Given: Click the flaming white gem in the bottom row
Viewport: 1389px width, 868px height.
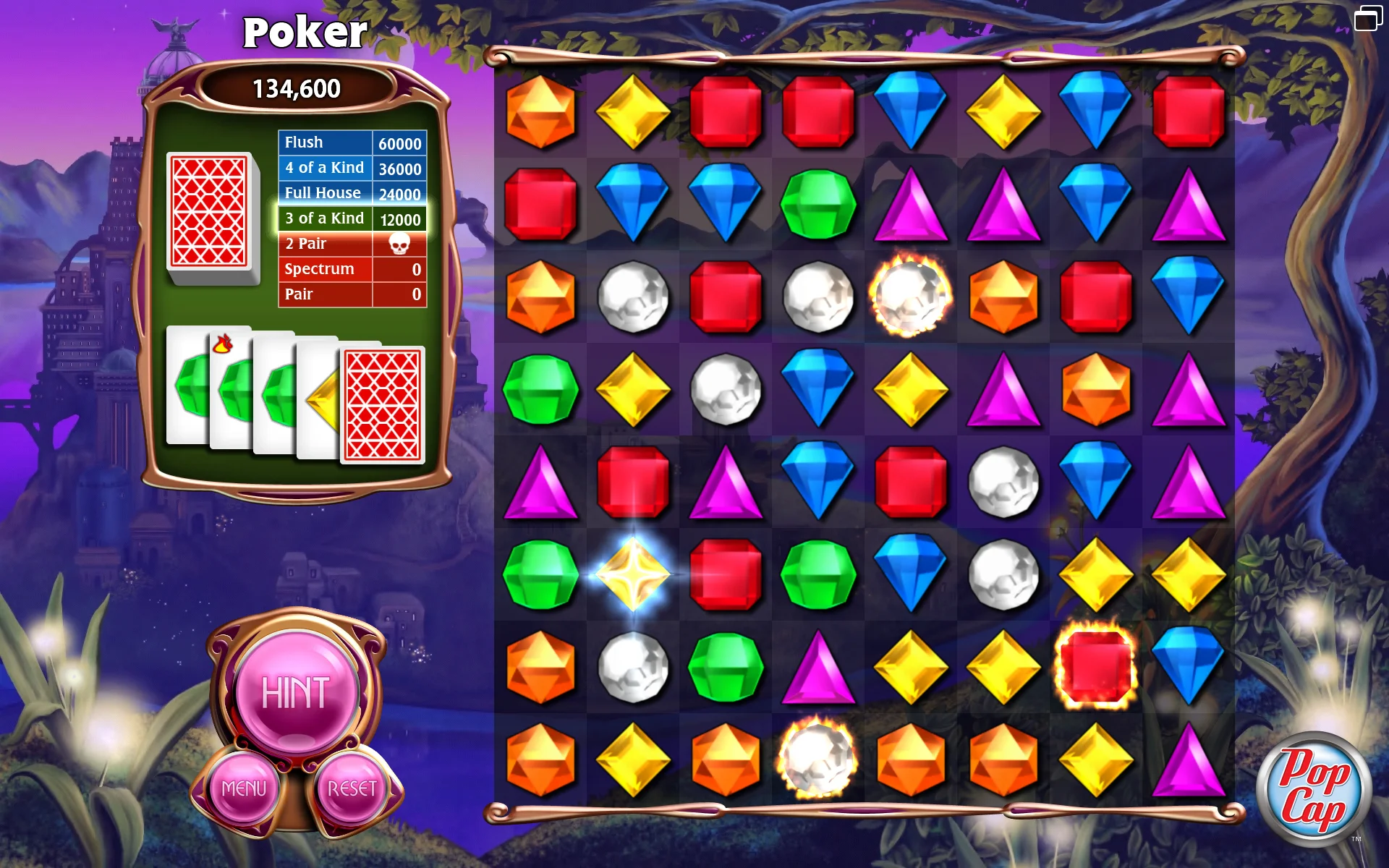Looking at the screenshot, I should (x=818, y=757).
